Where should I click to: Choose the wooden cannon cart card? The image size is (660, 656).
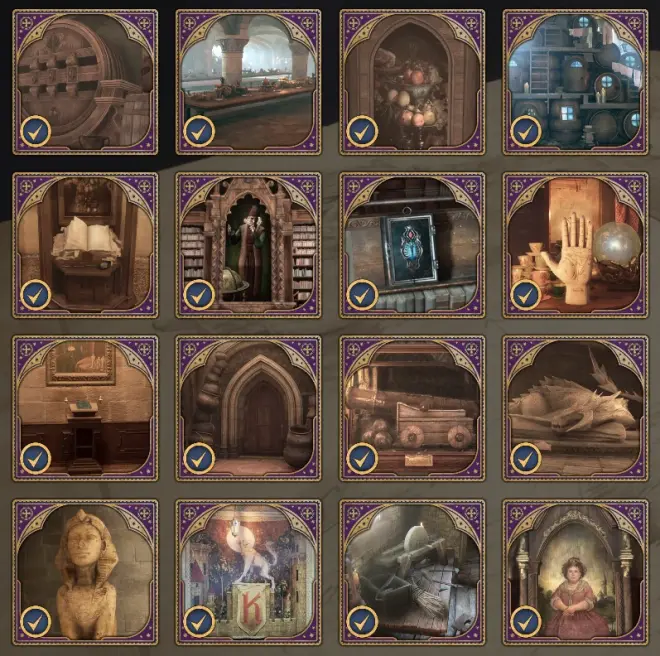click(412, 408)
